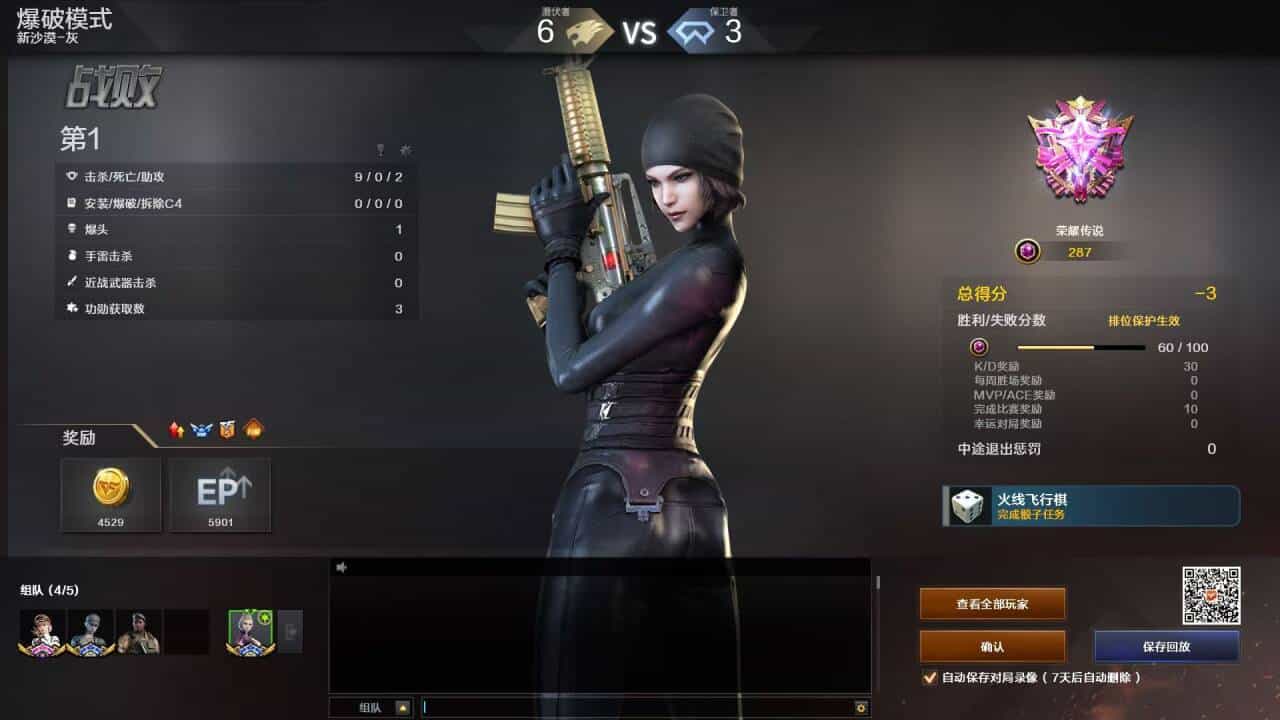Toggle the auto-save match recording checkbox
Screen dimensions: 1280x720
point(930,678)
